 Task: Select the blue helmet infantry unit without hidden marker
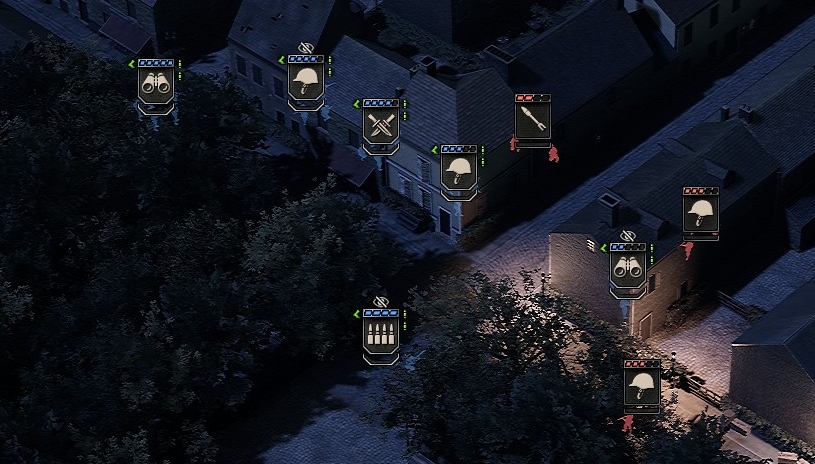point(459,170)
